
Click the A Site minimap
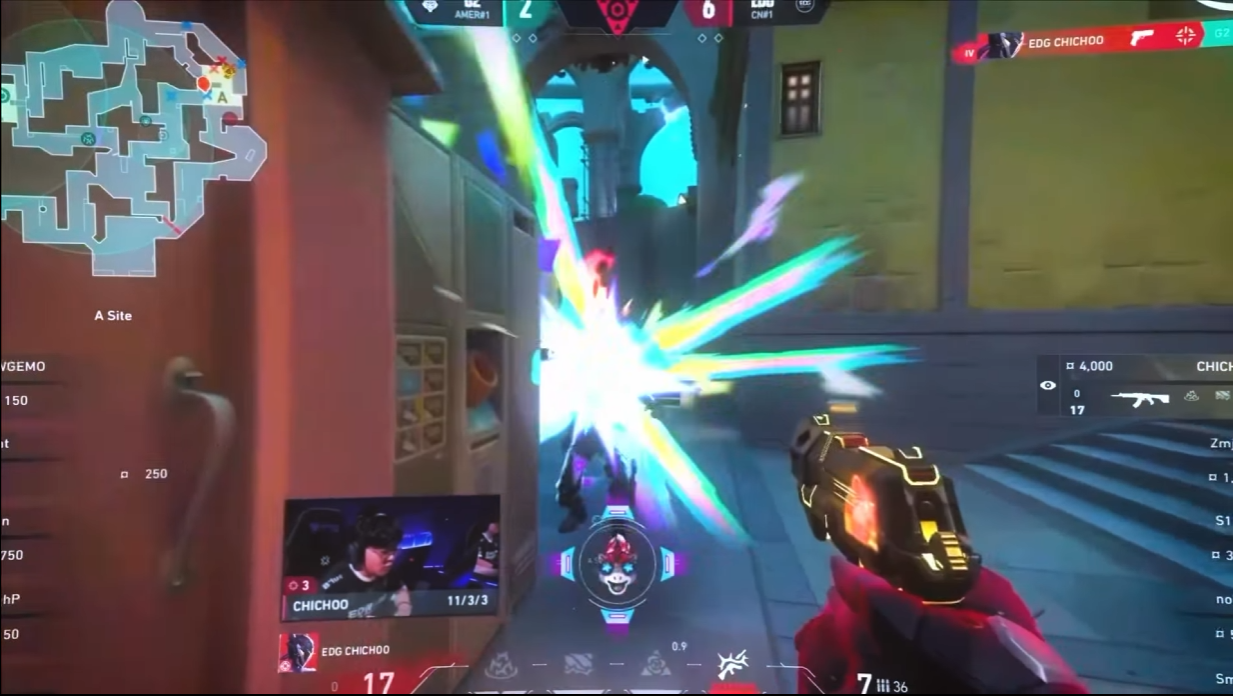pyautogui.click(x=130, y=140)
